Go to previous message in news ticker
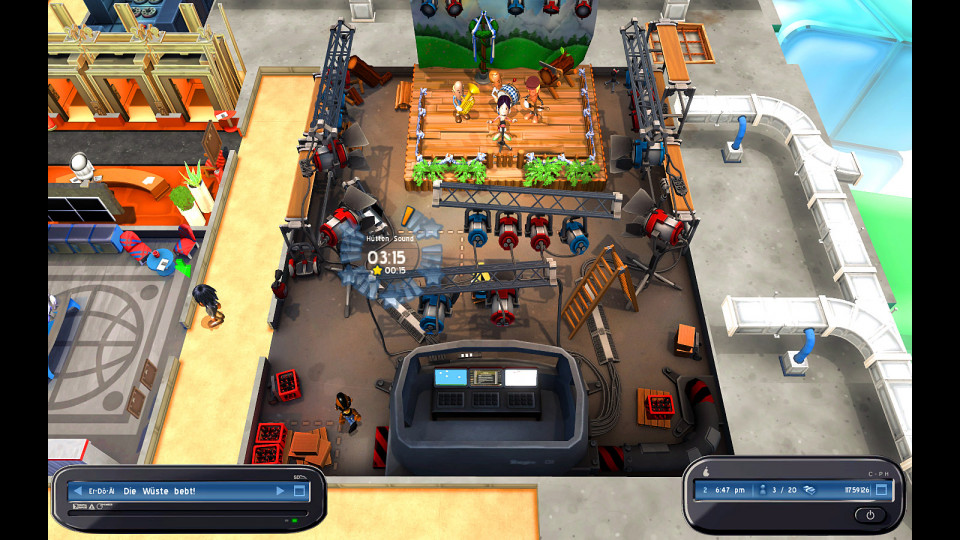 76,491
